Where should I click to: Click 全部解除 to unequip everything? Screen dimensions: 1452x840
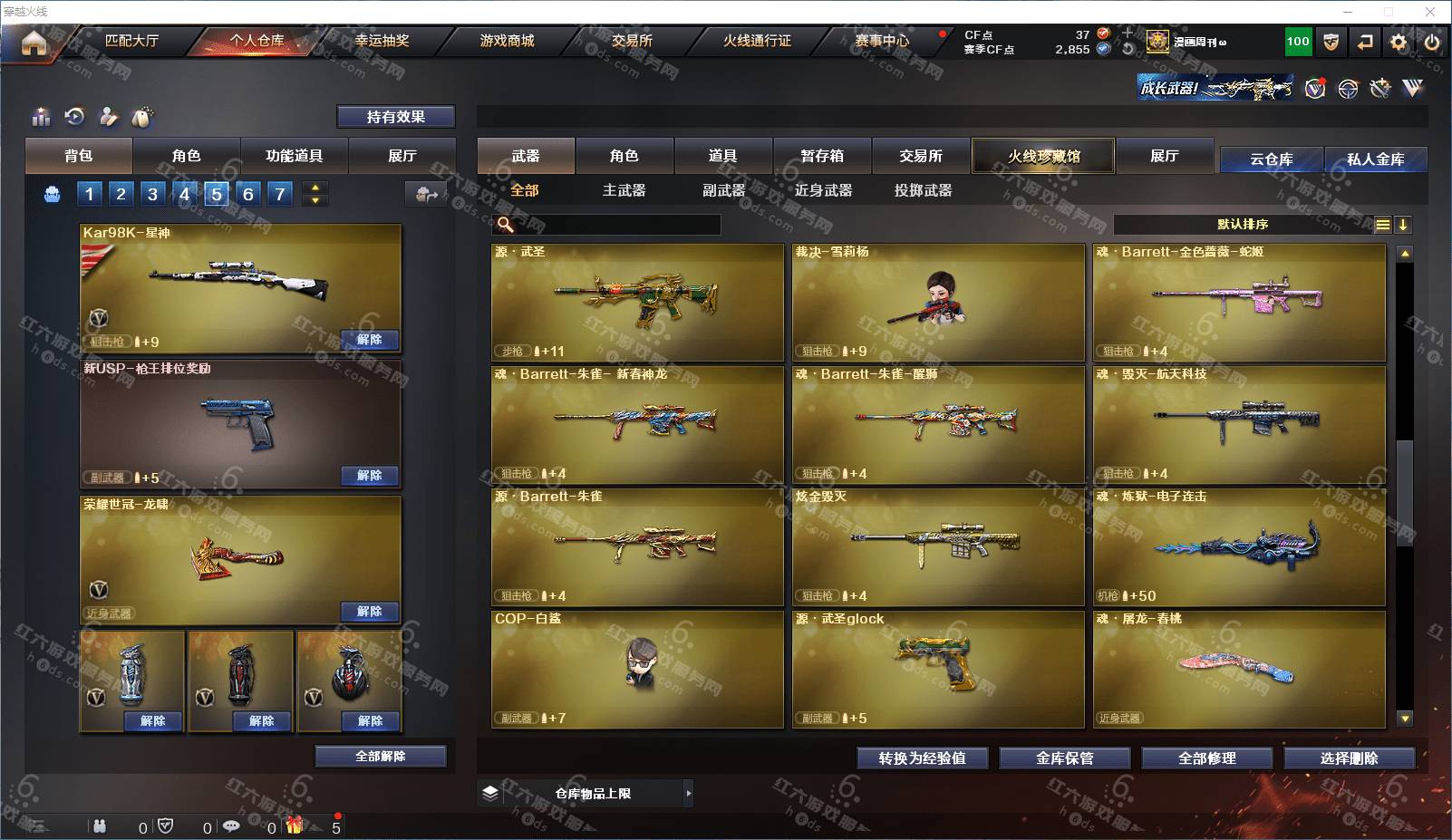(x=381, y=757)
